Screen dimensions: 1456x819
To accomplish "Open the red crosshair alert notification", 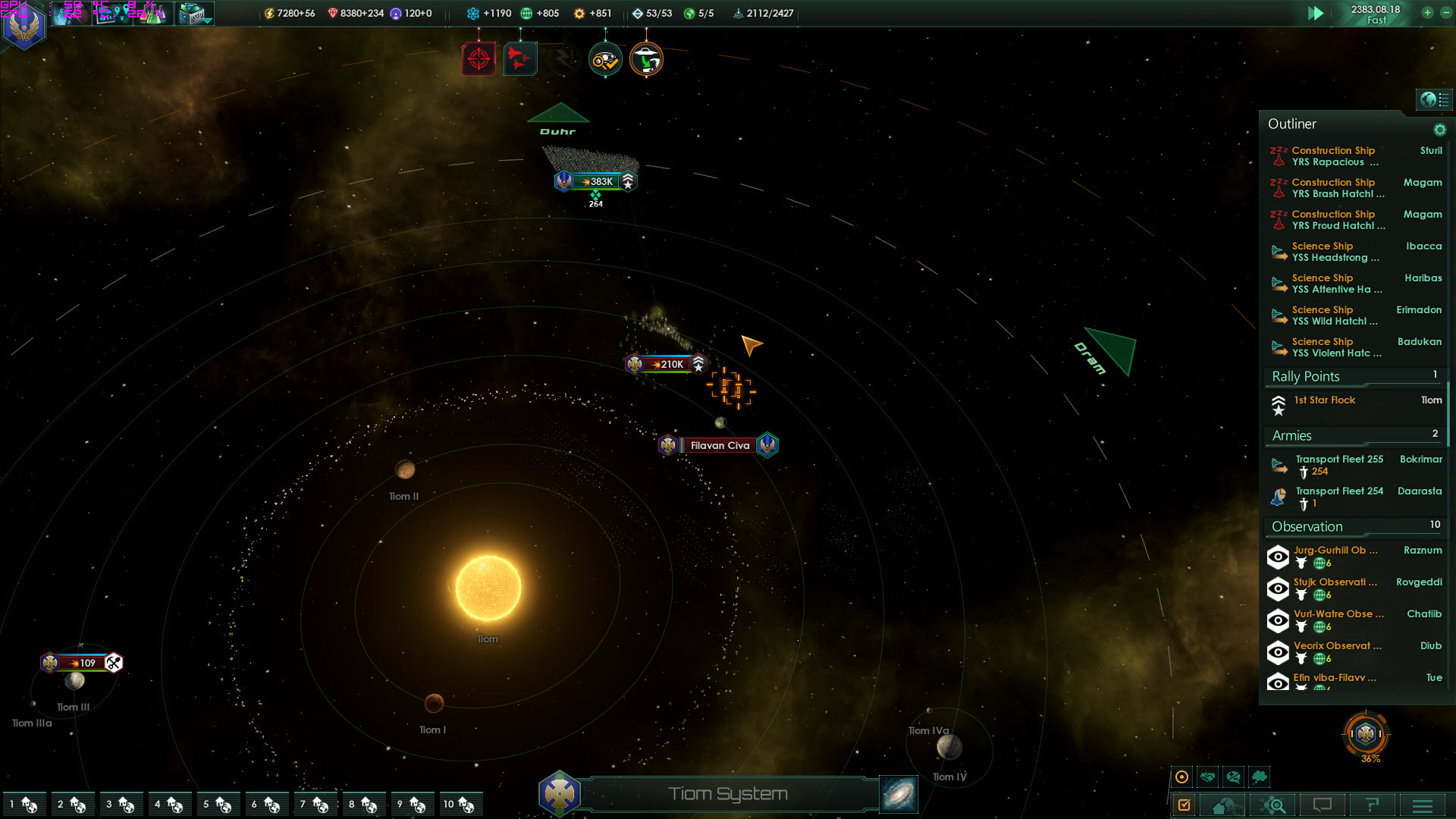I will point(479,59).
